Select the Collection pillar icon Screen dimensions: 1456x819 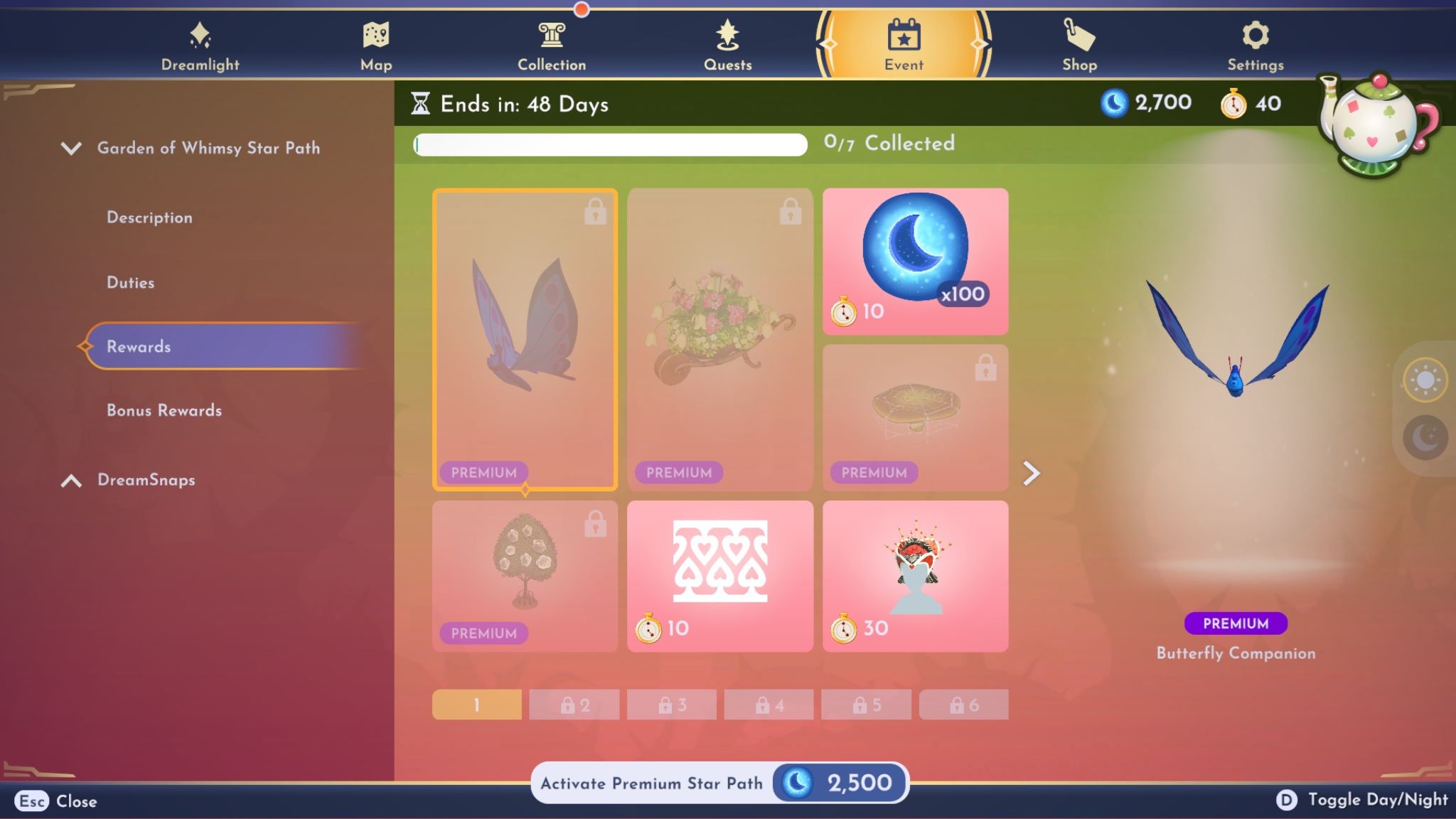coord(552,39)
